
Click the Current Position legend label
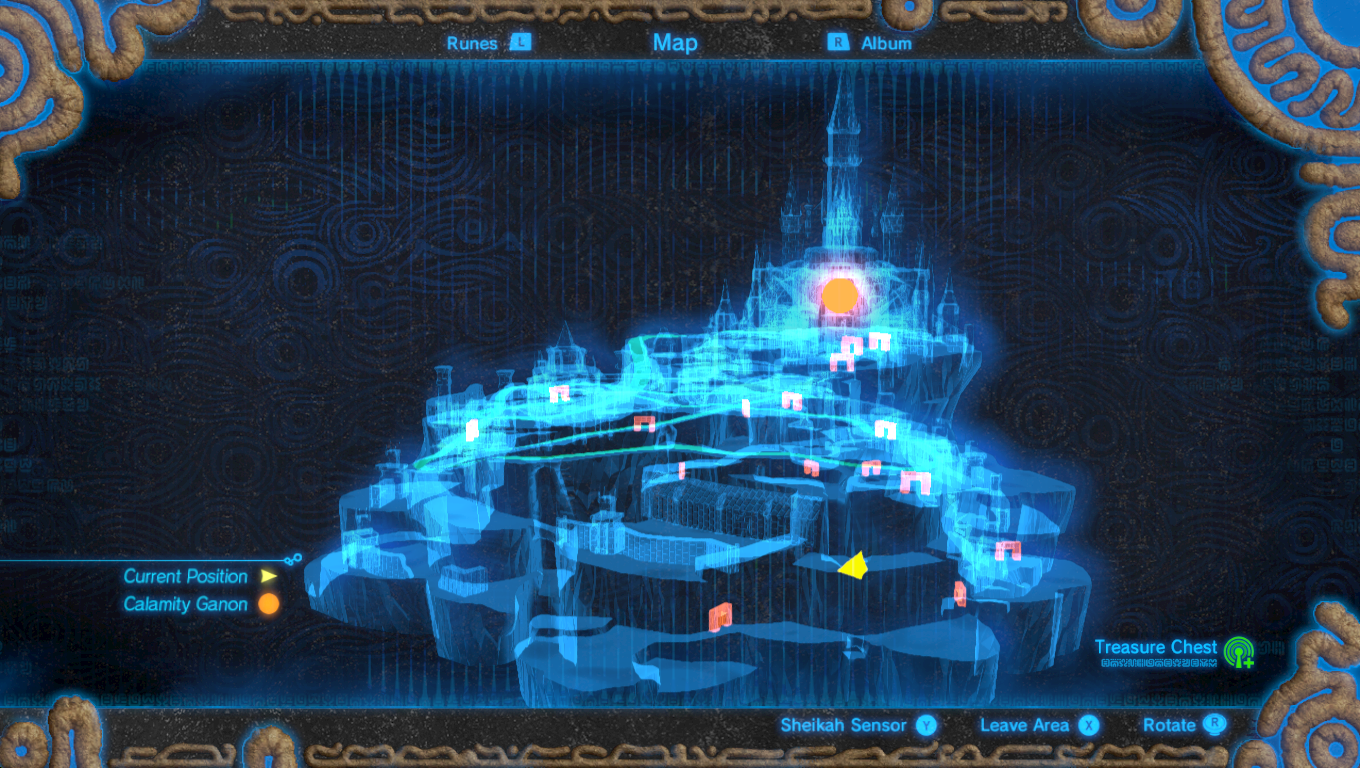[185, 576]
